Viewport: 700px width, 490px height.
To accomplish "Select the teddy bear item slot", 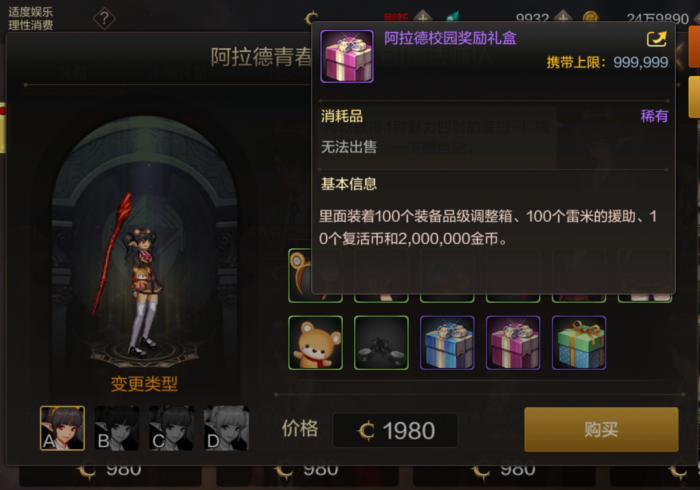I will click(315, 343).
